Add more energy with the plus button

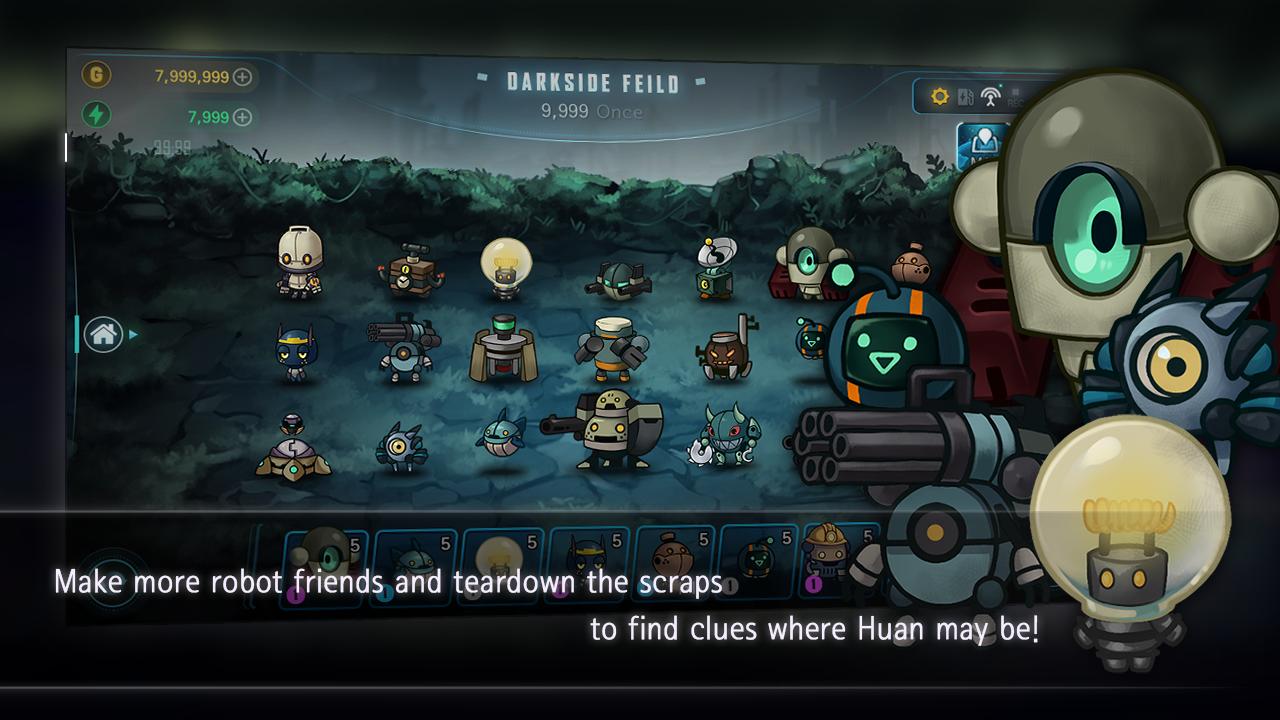click(x=242, y=117)
